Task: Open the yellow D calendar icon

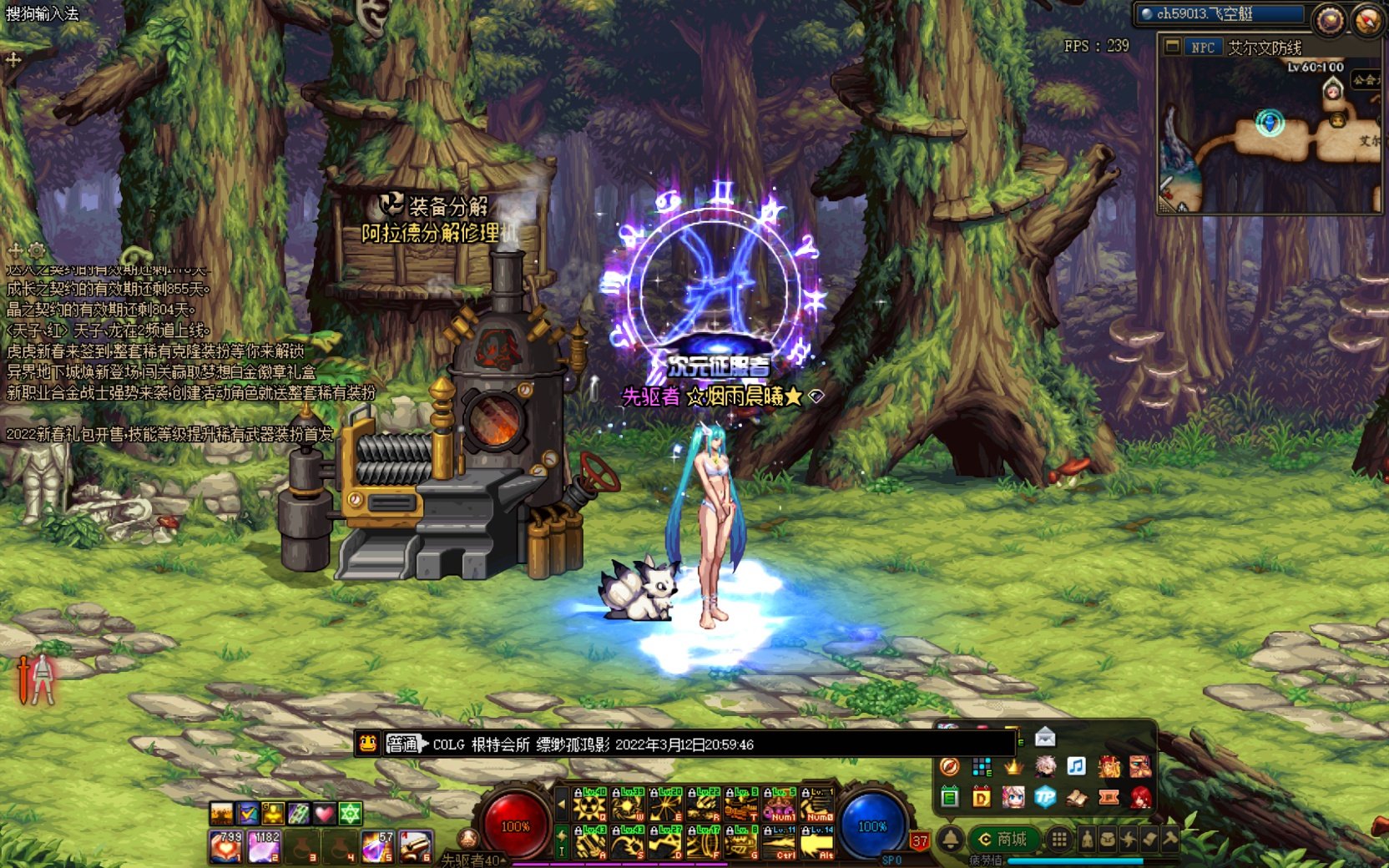Action: pos(982,797)
